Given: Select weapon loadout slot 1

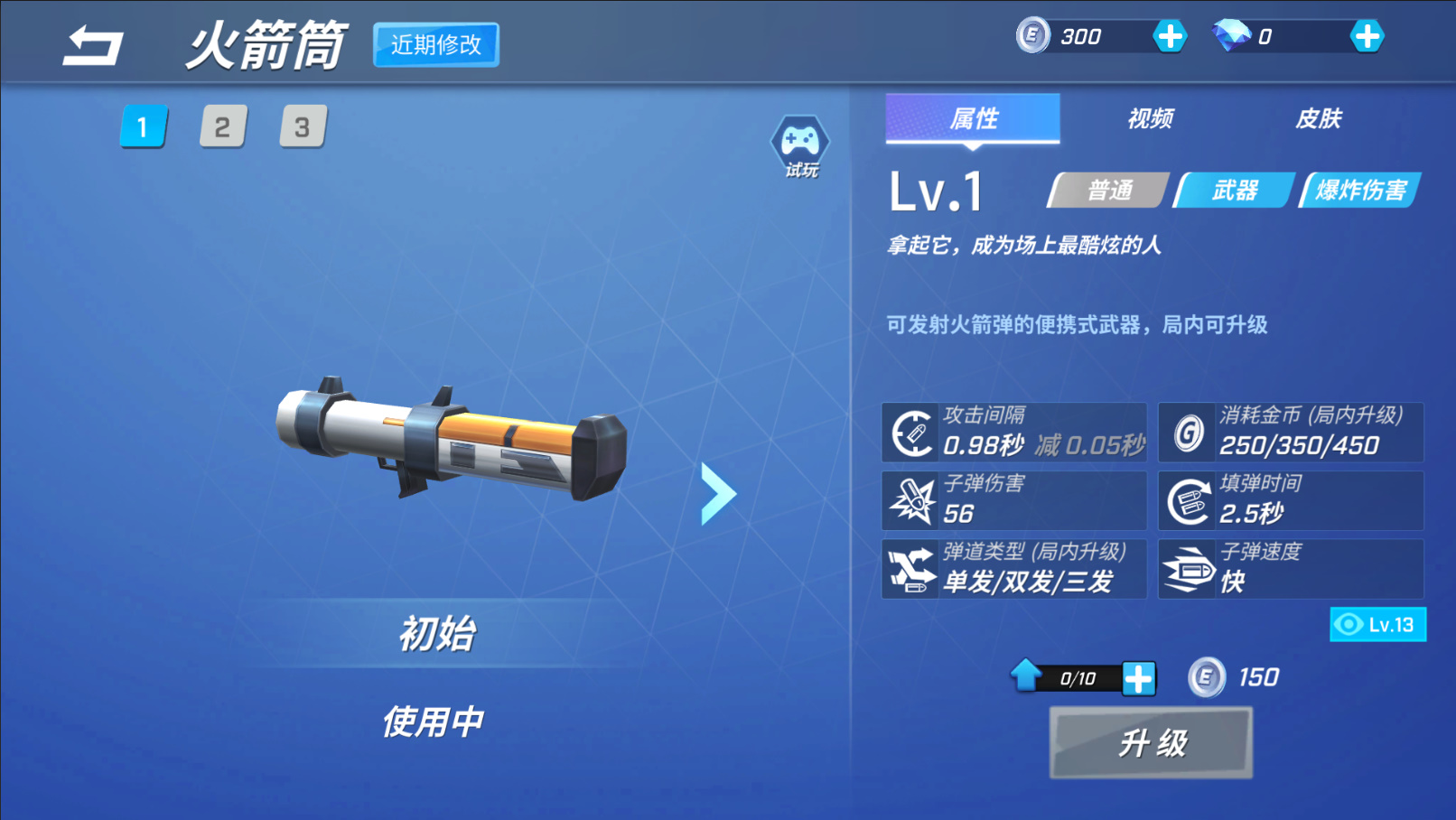Looking at the screenshot, I should [x=143, y=127].
